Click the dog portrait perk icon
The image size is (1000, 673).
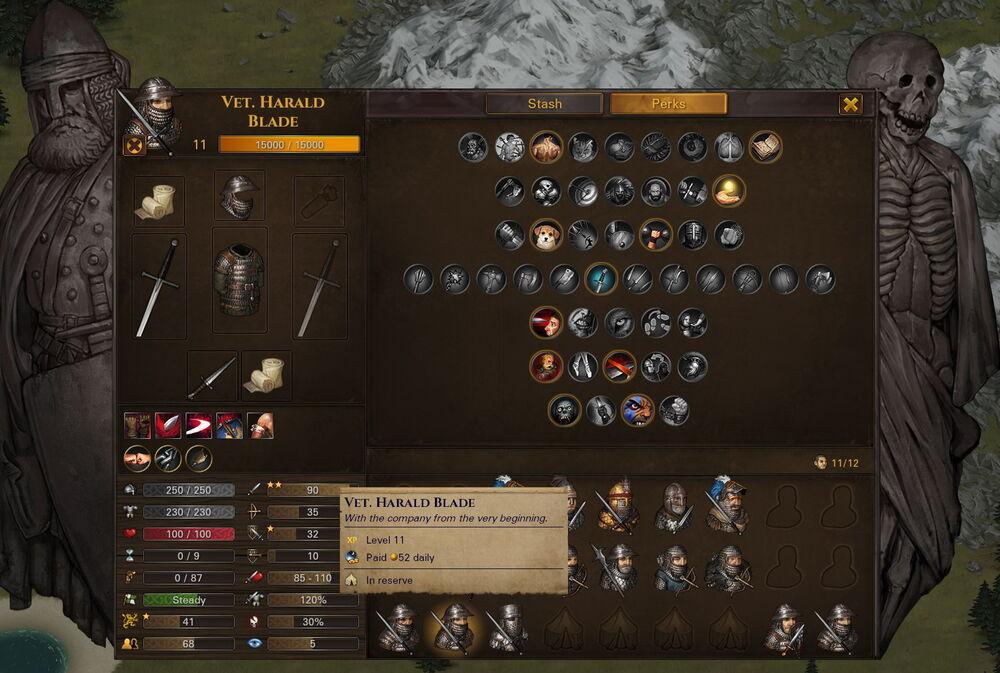pos(546,235)
